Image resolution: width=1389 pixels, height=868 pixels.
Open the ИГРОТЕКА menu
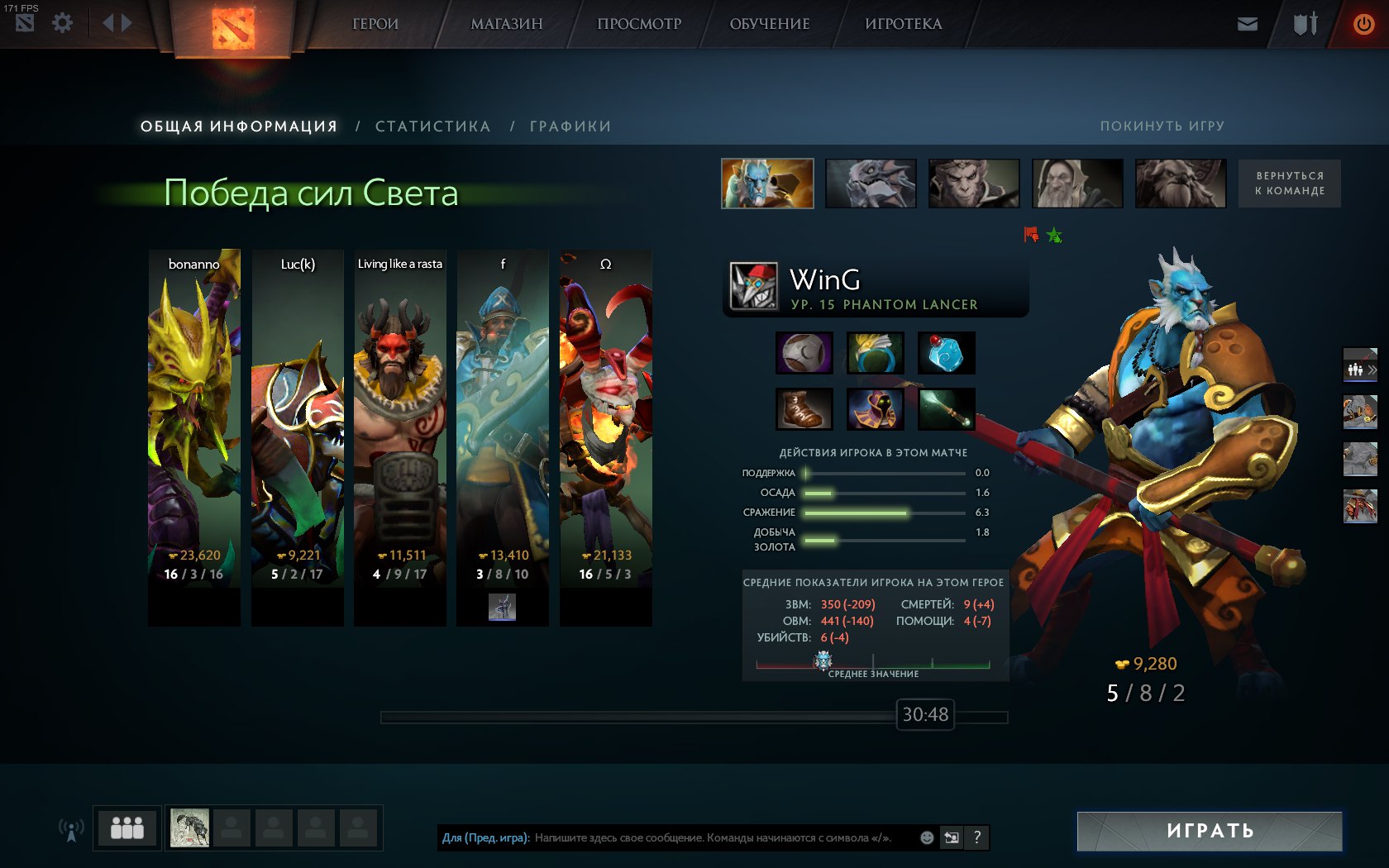(903, 24)
